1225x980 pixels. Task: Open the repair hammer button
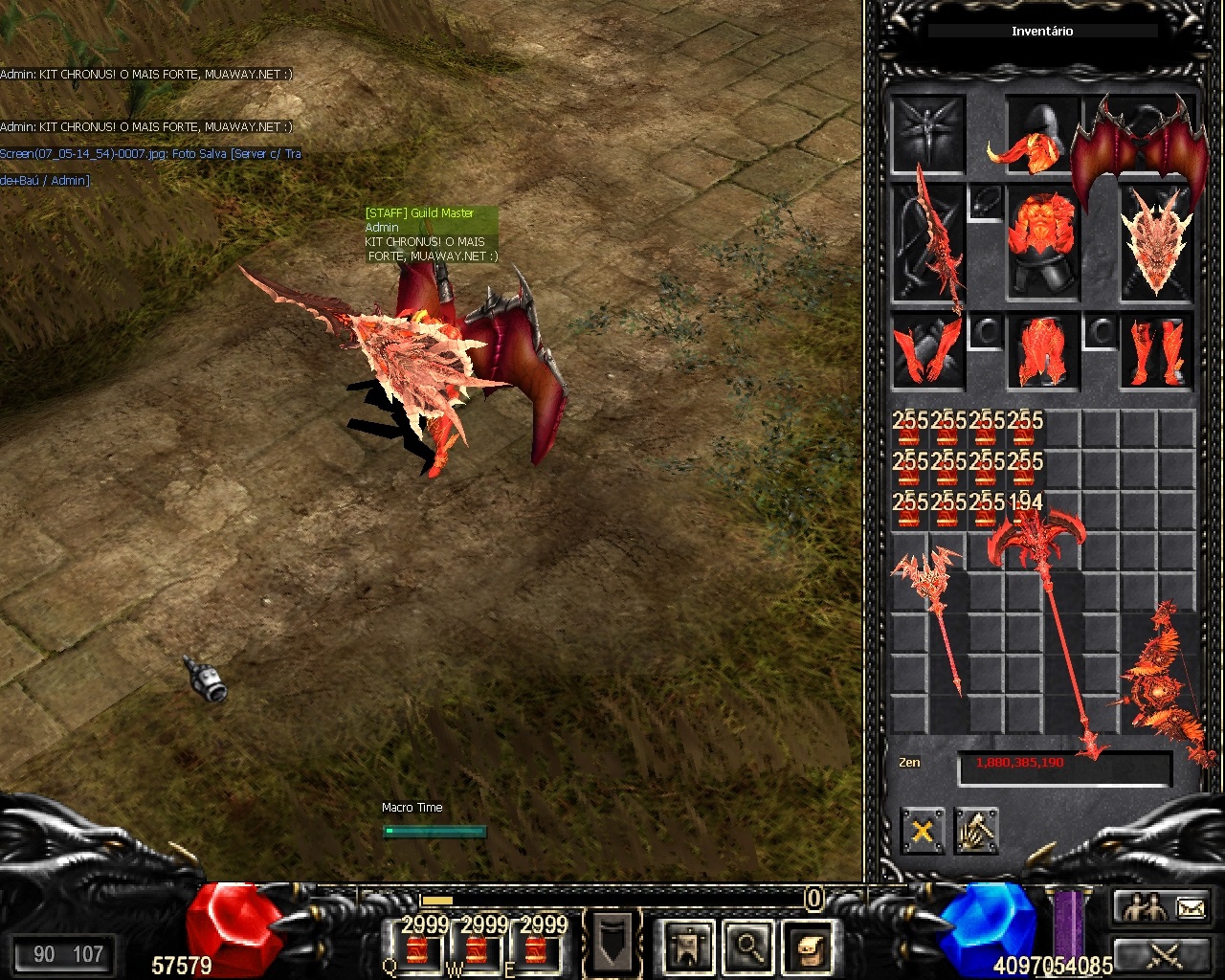point(975,831)
